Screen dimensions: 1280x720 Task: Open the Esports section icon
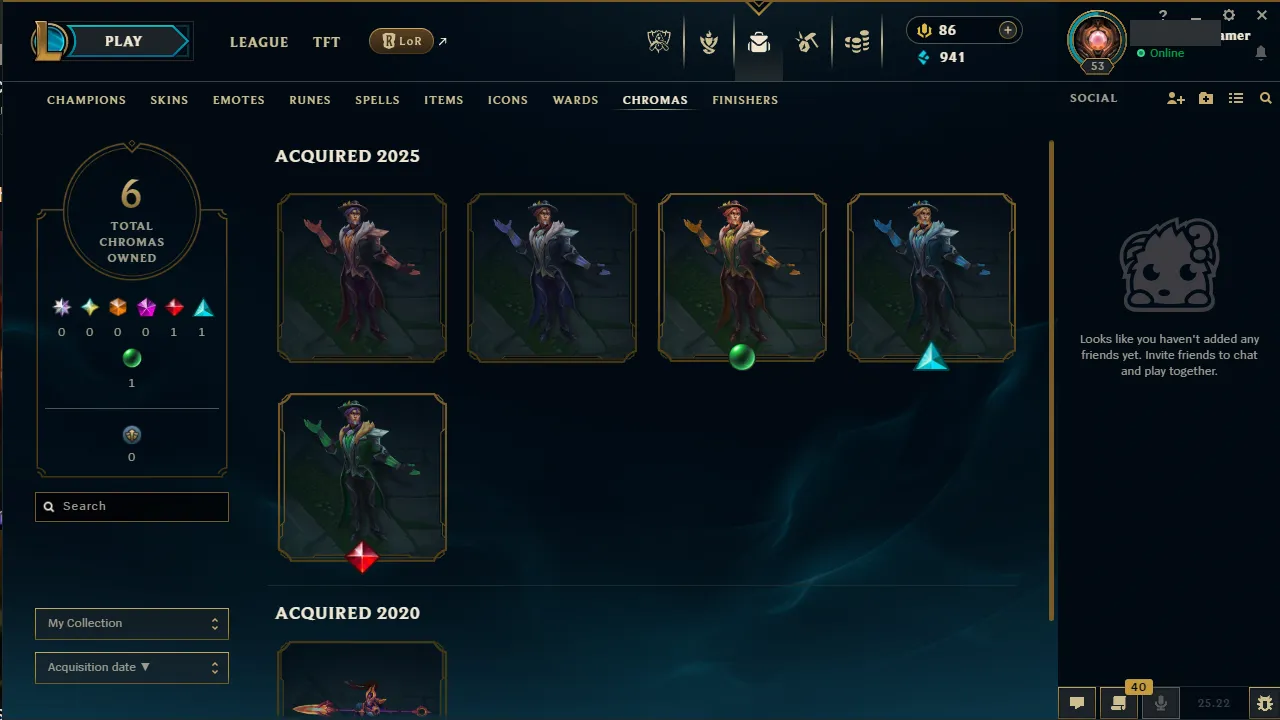[658, 42]
